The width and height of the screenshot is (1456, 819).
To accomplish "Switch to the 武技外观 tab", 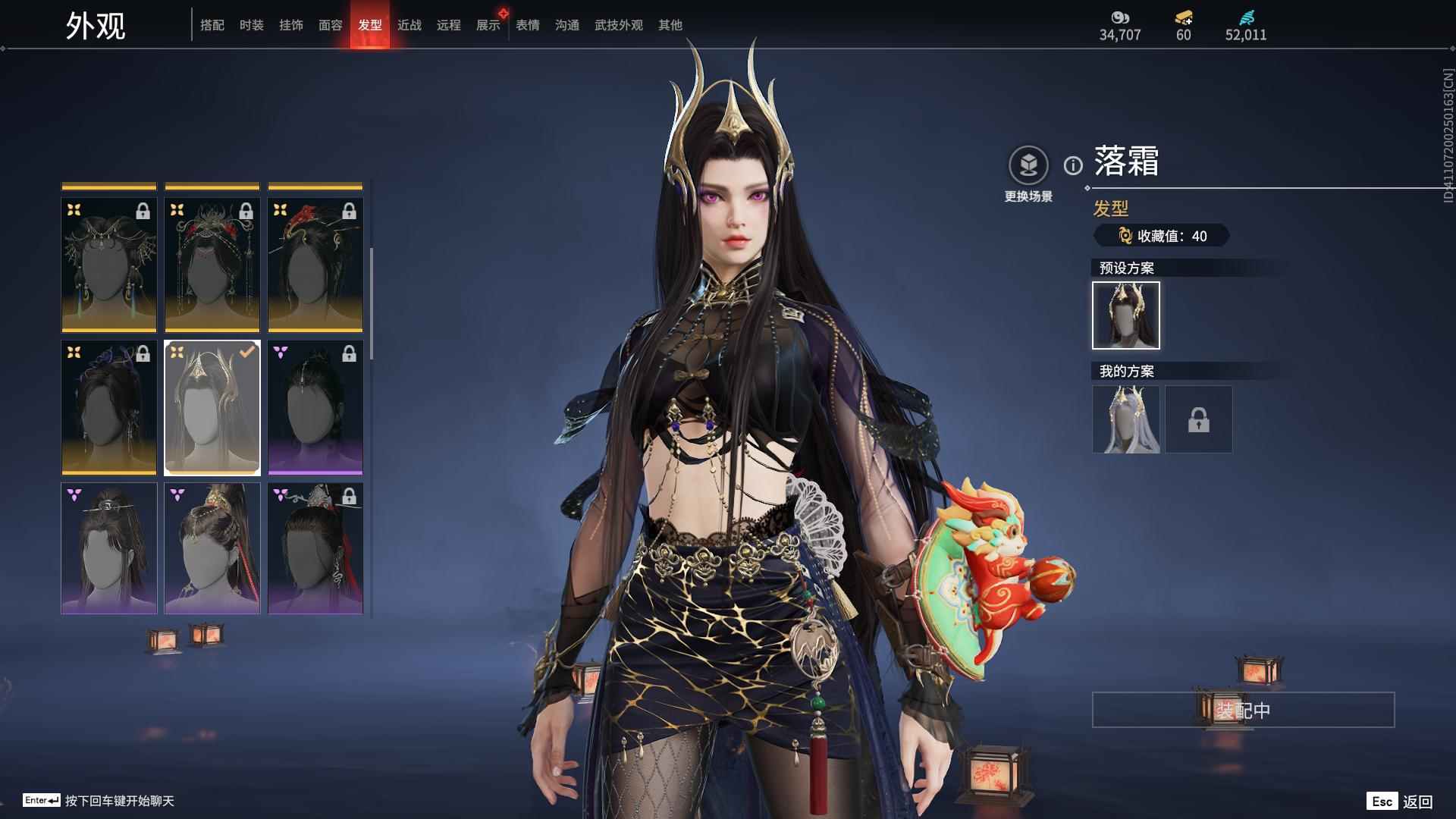I will point(619,25).
